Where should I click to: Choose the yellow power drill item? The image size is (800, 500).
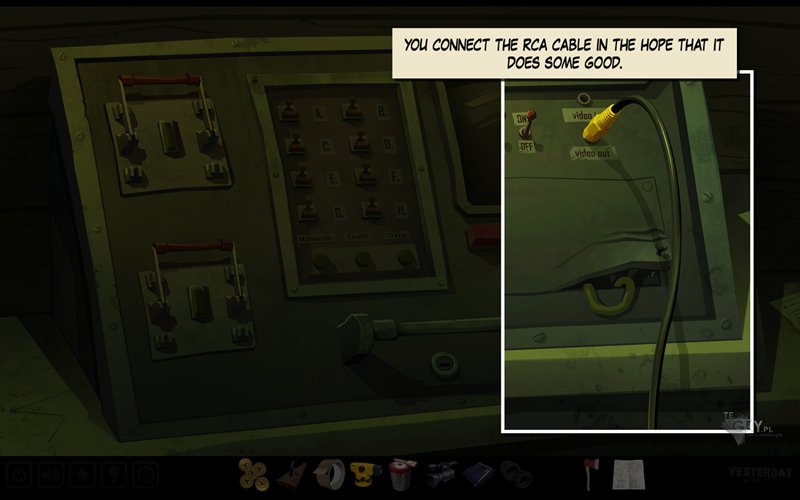click(364, 473)
